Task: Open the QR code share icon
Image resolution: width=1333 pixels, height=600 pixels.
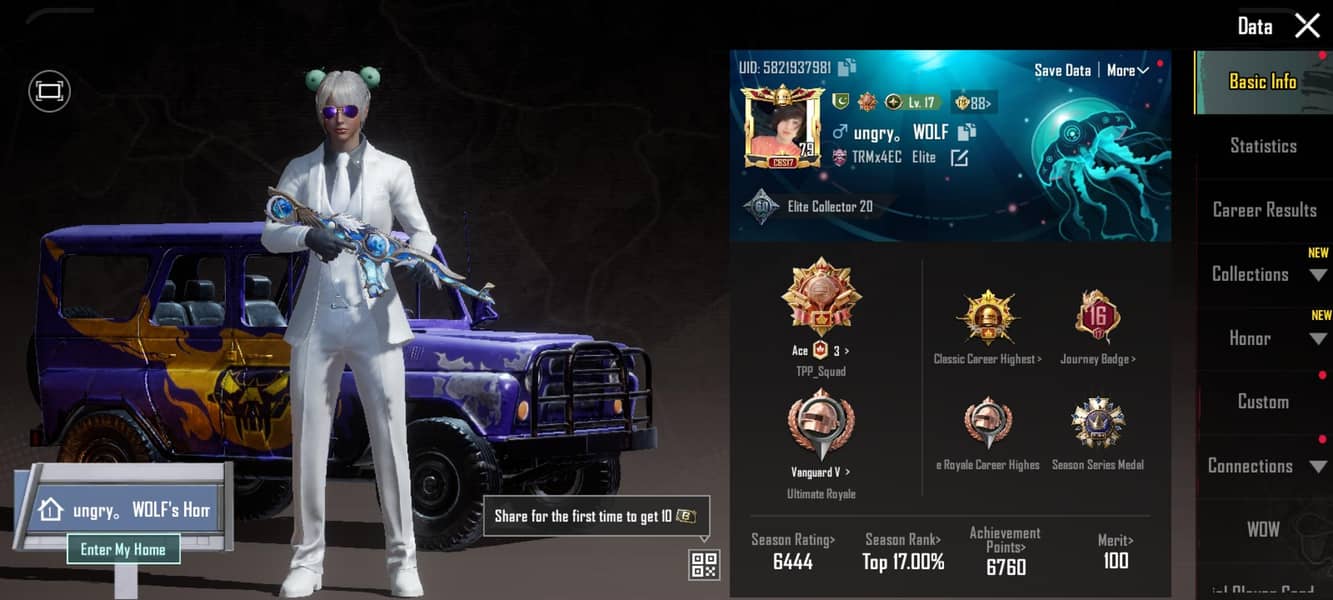Action: (704, 564)
